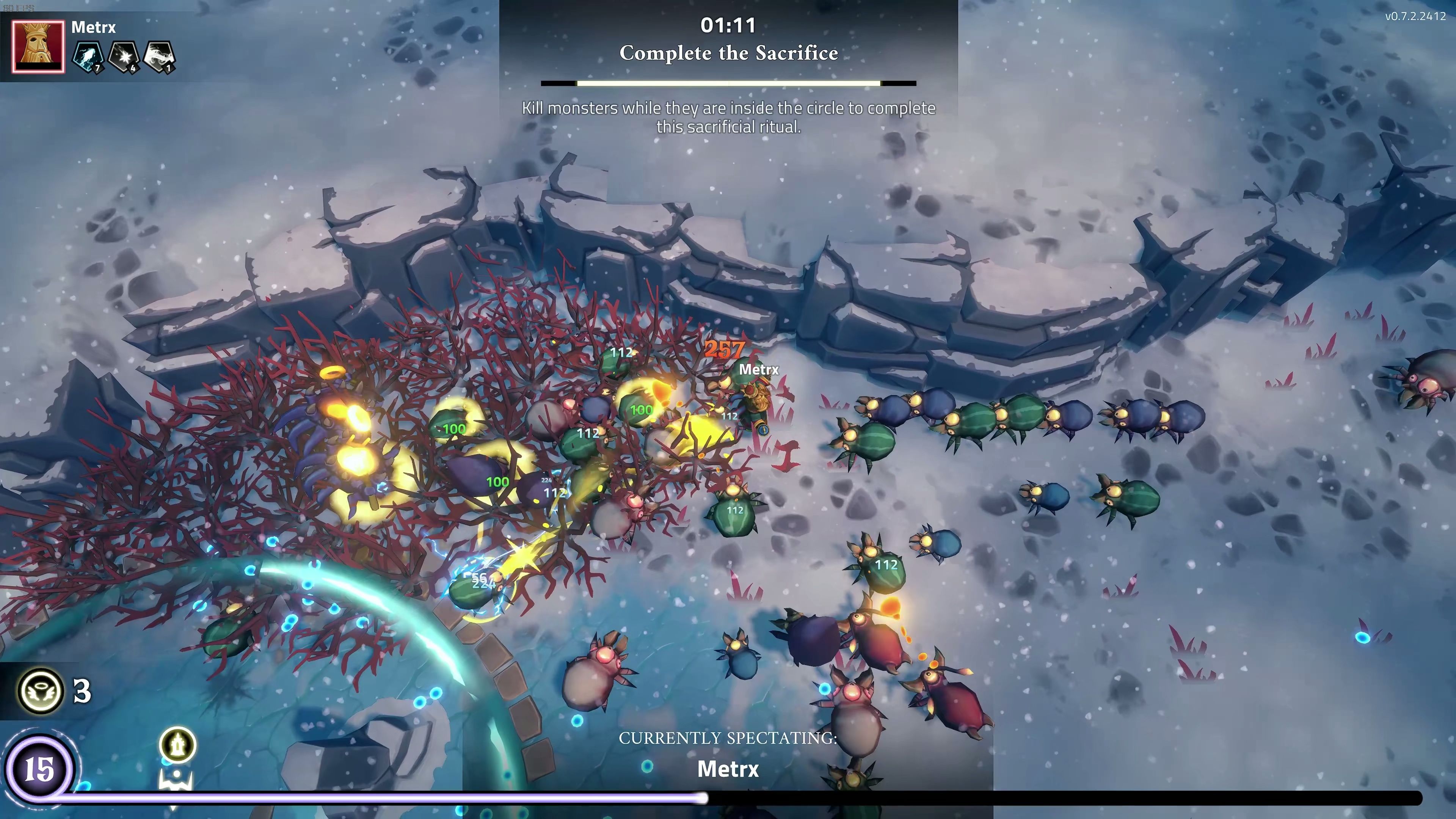Click the winged halo revive icon
1456x819 pixels.
tap(41, 691)
